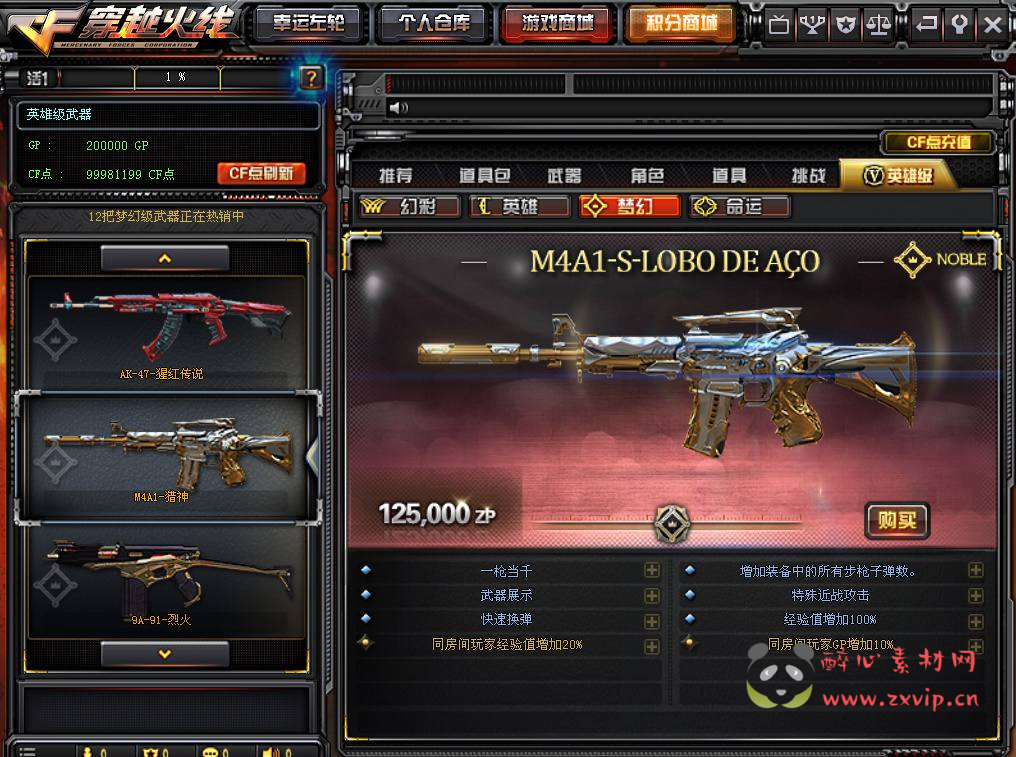Open the 个人仓库 personal storage
1016x757 pixels.
(432, 23)
